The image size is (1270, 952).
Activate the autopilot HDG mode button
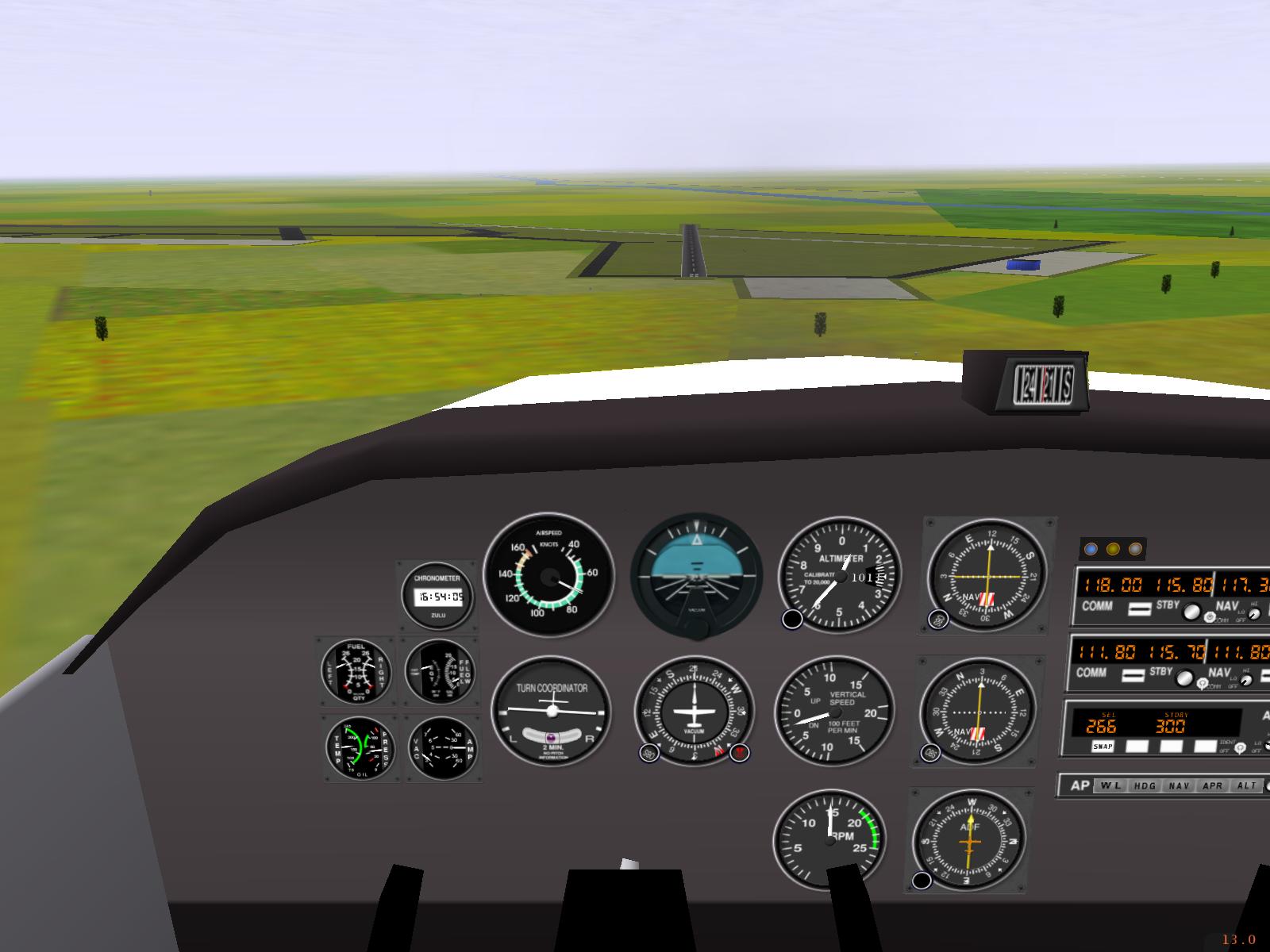pos(1144,785)
